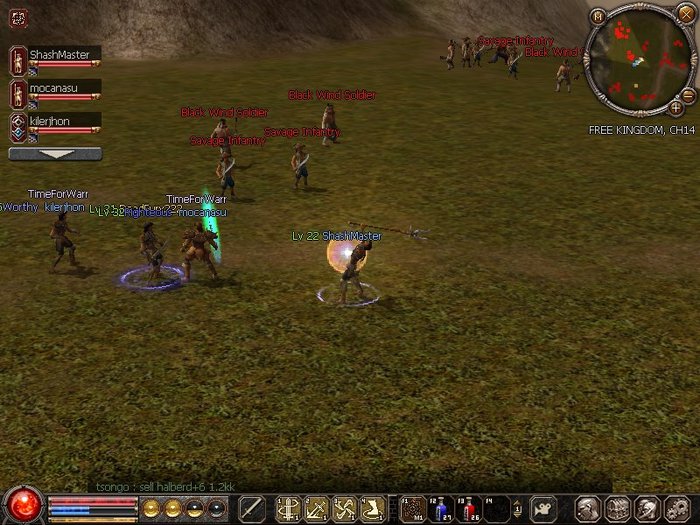Click the rightmost button in the bottom bar
This screenshot has height=525, width=700.
pos(677,509)
